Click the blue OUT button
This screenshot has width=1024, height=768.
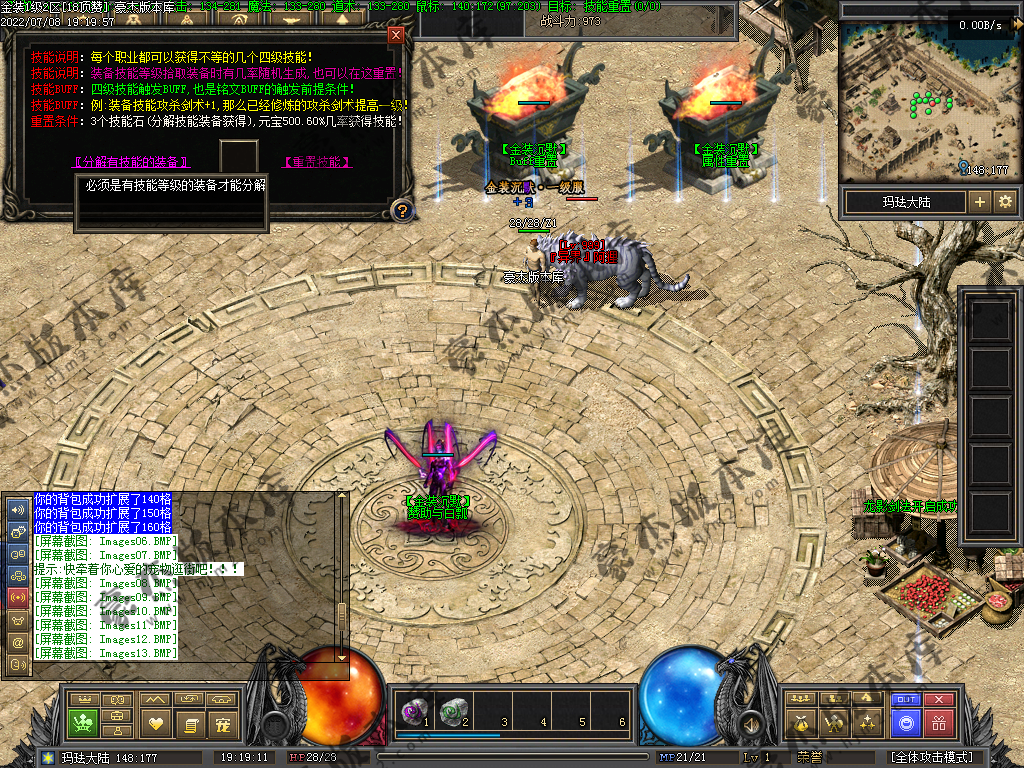906,700
